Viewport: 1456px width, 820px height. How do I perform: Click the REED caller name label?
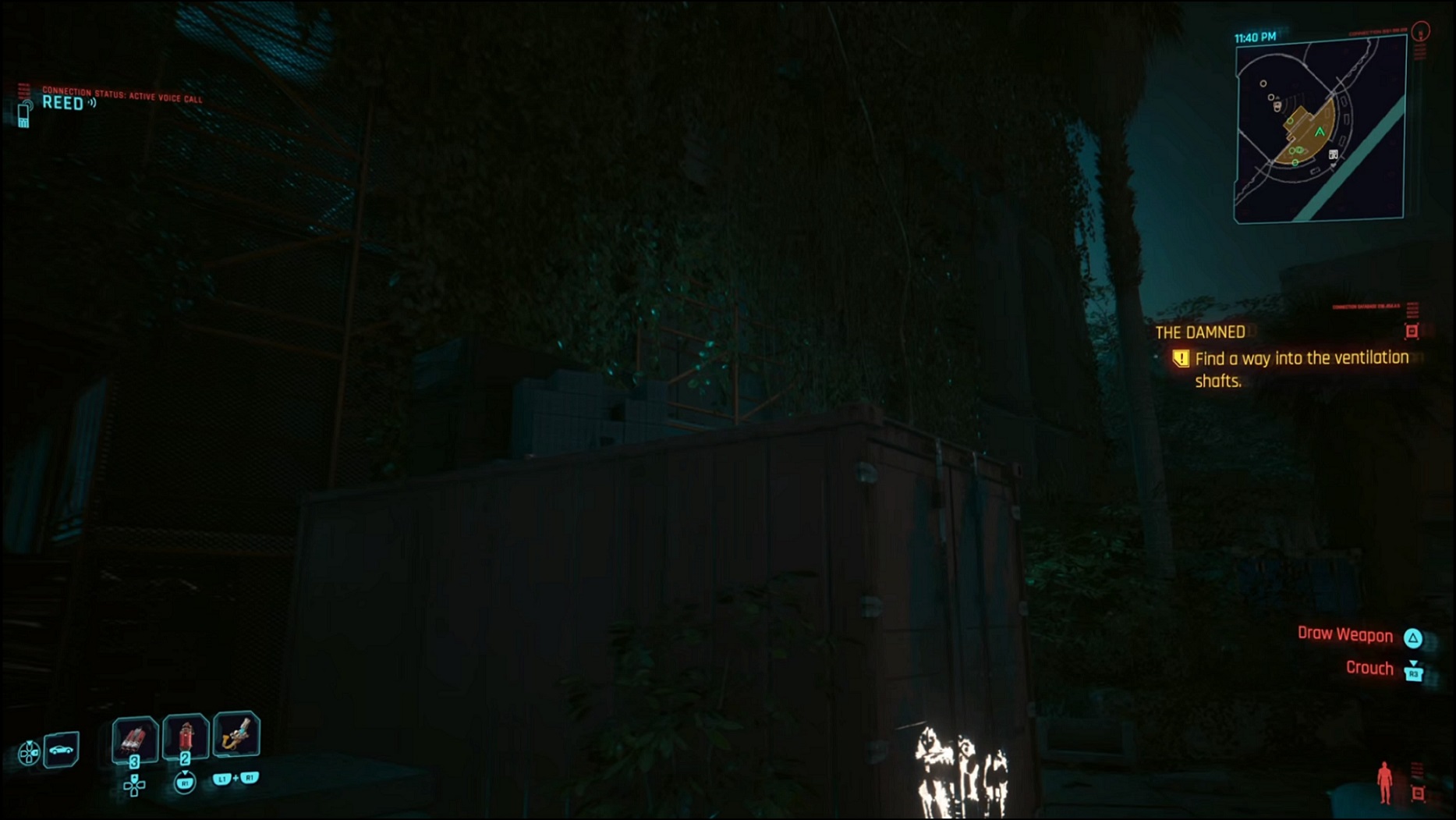pyautogui.click(x=65, y=104)
